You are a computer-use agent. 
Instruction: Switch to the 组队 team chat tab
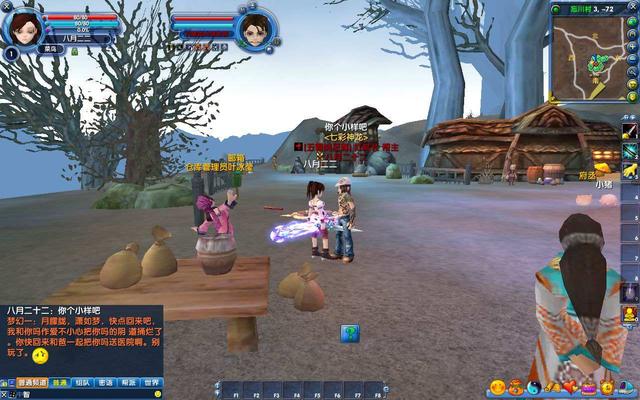click(83, 382)
